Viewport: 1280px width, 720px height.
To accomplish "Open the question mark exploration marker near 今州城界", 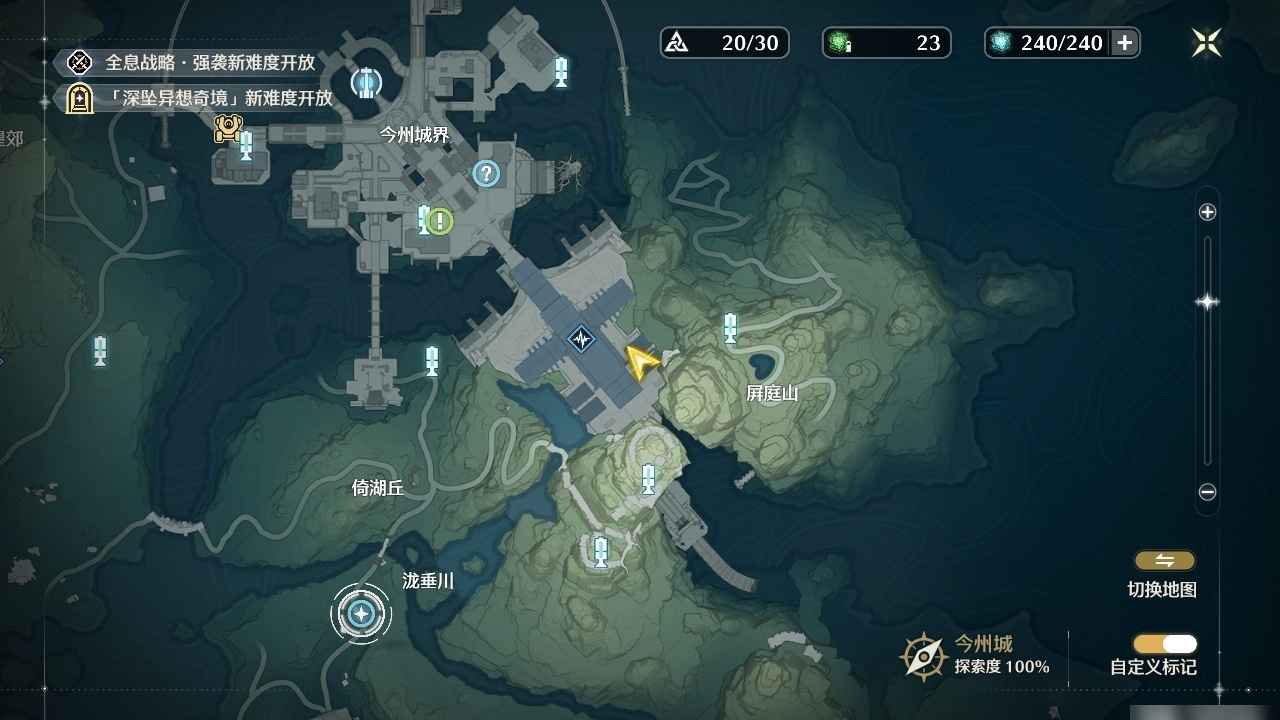I will (486, 175).
